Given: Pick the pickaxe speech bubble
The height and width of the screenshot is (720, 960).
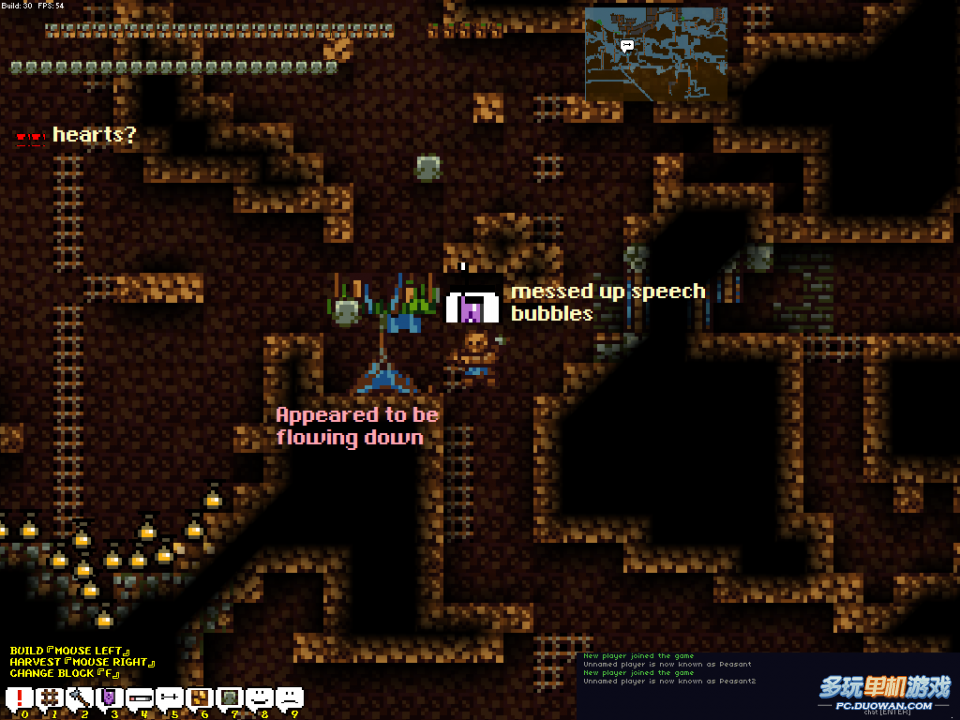Looking at the screenshot, I should (x=80, y=698).
